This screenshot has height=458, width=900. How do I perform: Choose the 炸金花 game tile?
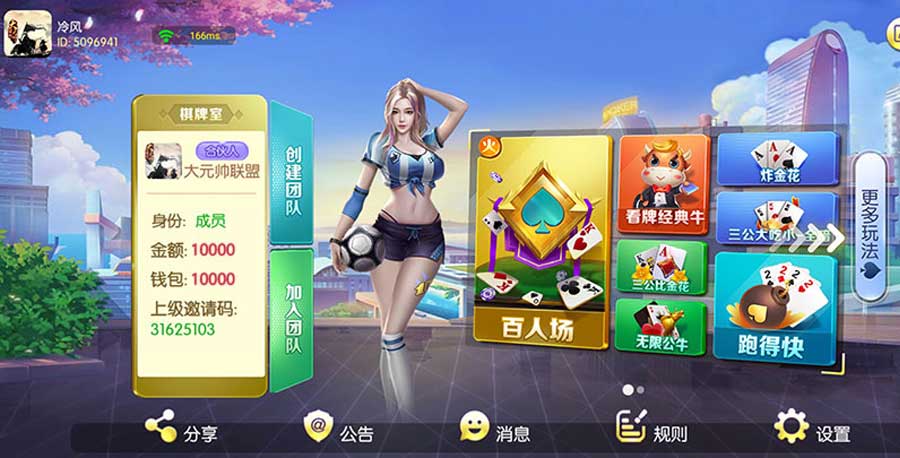point(775,158)
